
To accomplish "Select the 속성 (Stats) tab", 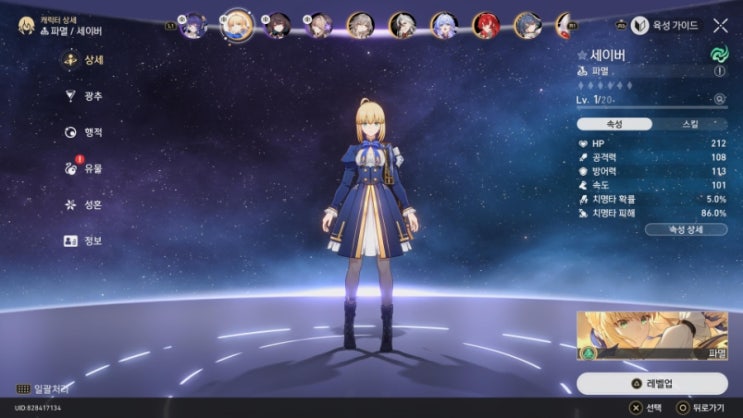I will [615, 124].
